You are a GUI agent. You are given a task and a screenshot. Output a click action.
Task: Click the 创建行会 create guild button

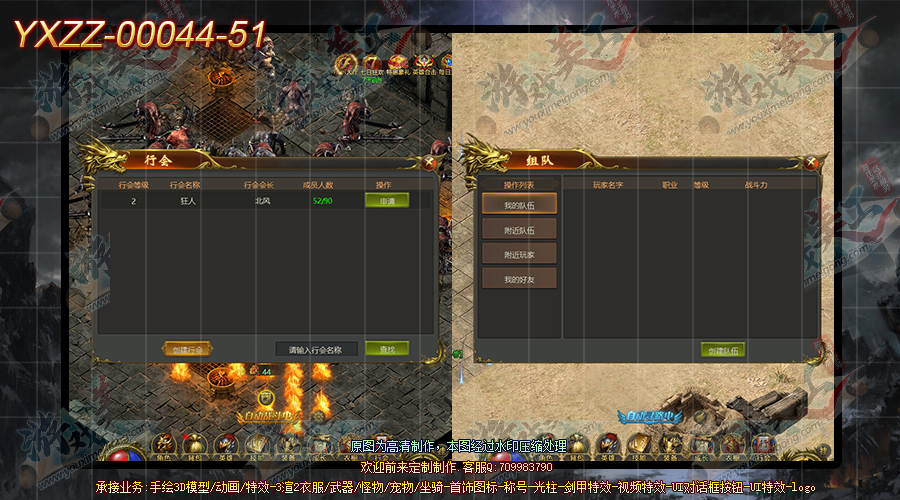187,349
